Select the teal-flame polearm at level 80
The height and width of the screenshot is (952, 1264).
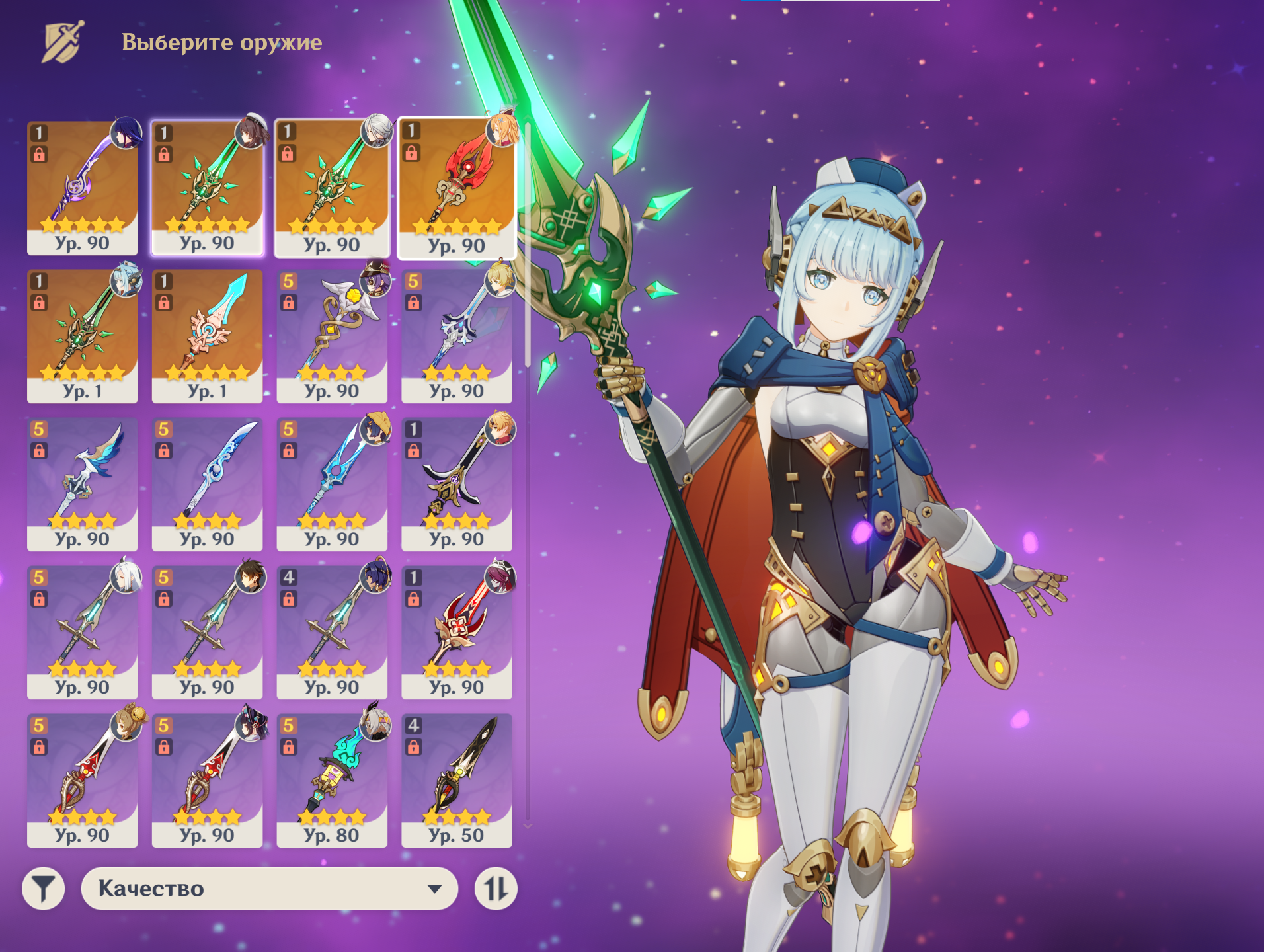332,779
